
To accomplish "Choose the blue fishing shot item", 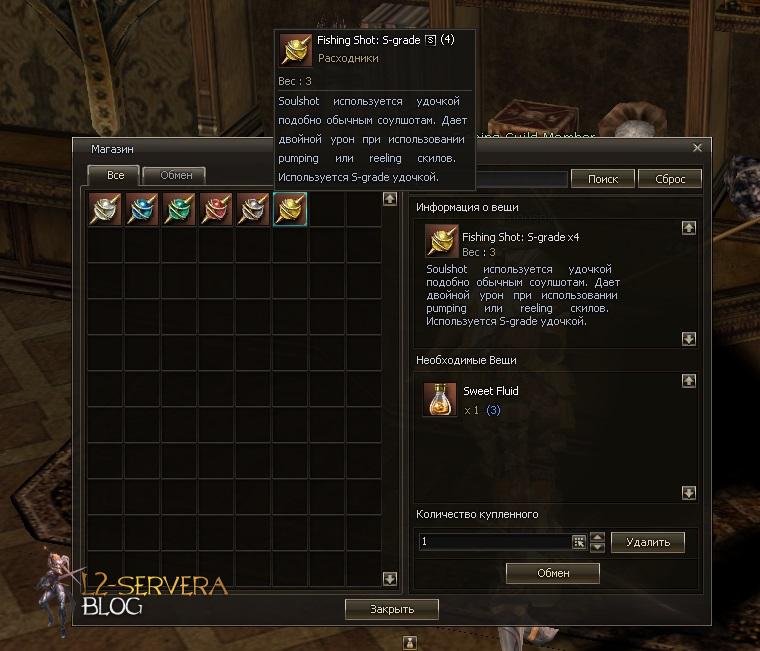I will (x=141, y=209).
